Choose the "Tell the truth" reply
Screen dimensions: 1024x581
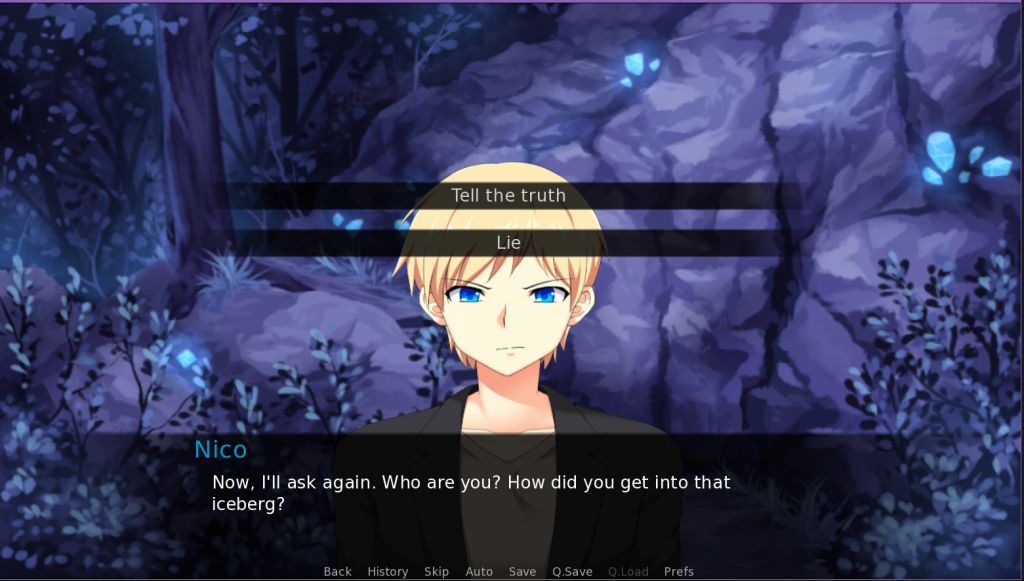508,196
